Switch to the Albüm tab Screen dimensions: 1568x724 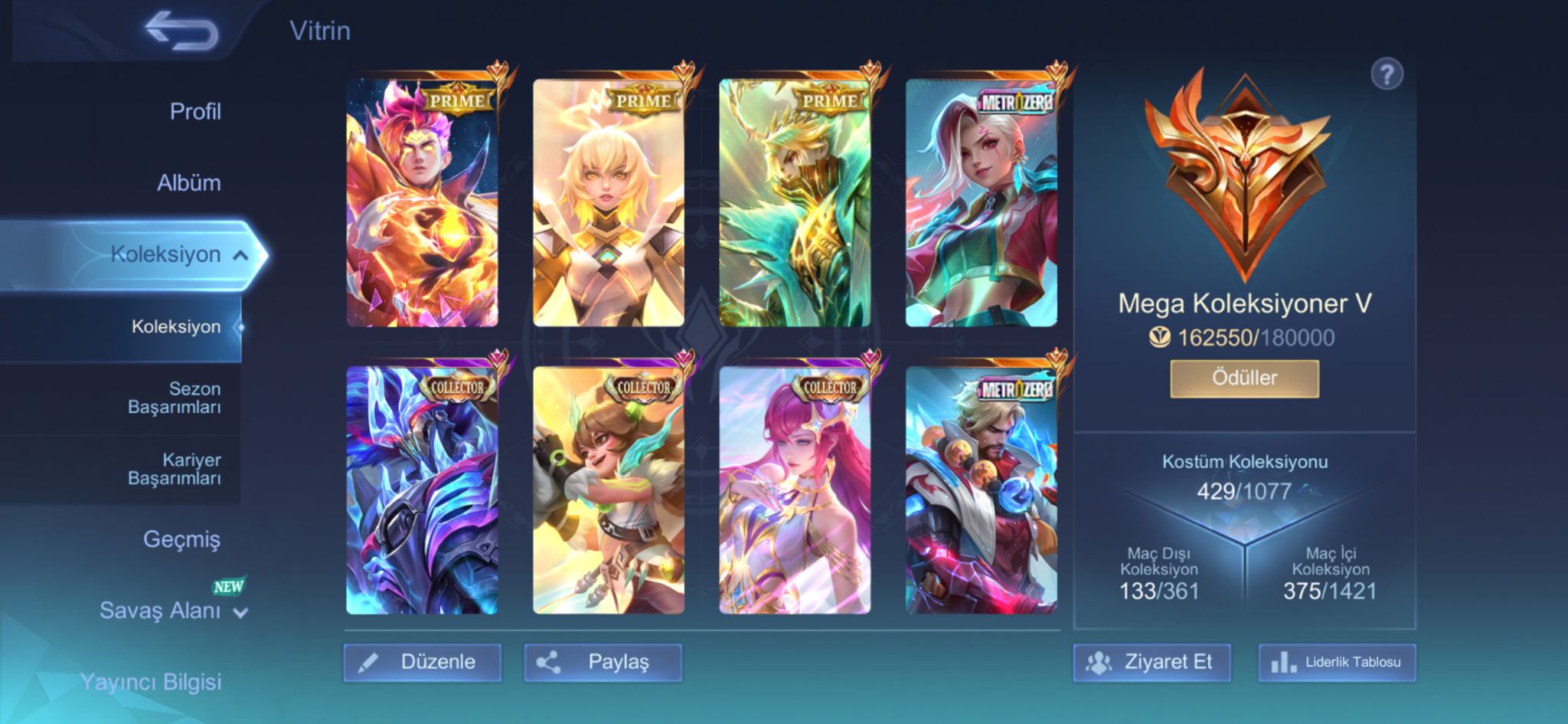coord(189,183)
